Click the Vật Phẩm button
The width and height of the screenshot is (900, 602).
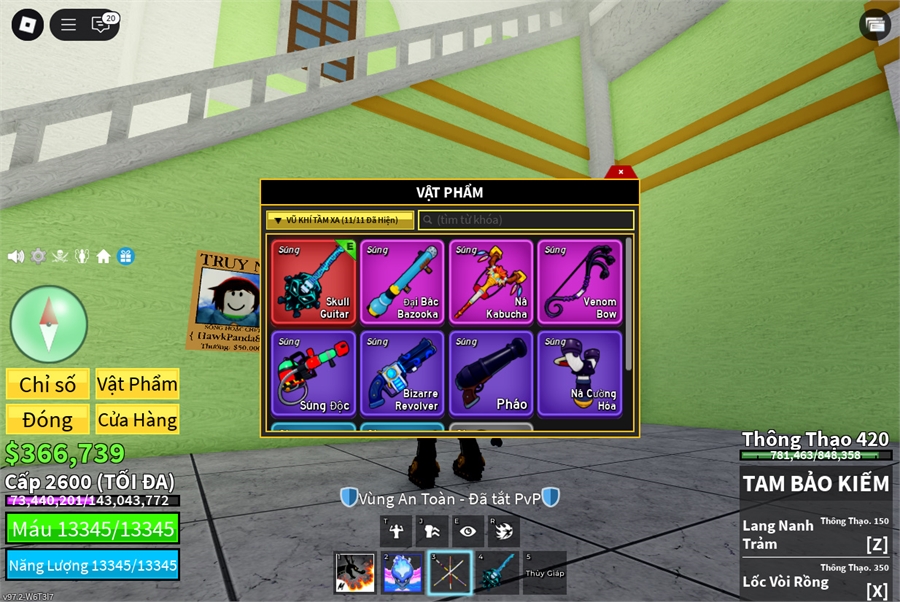pyautogui.click(x=137, y=384)
